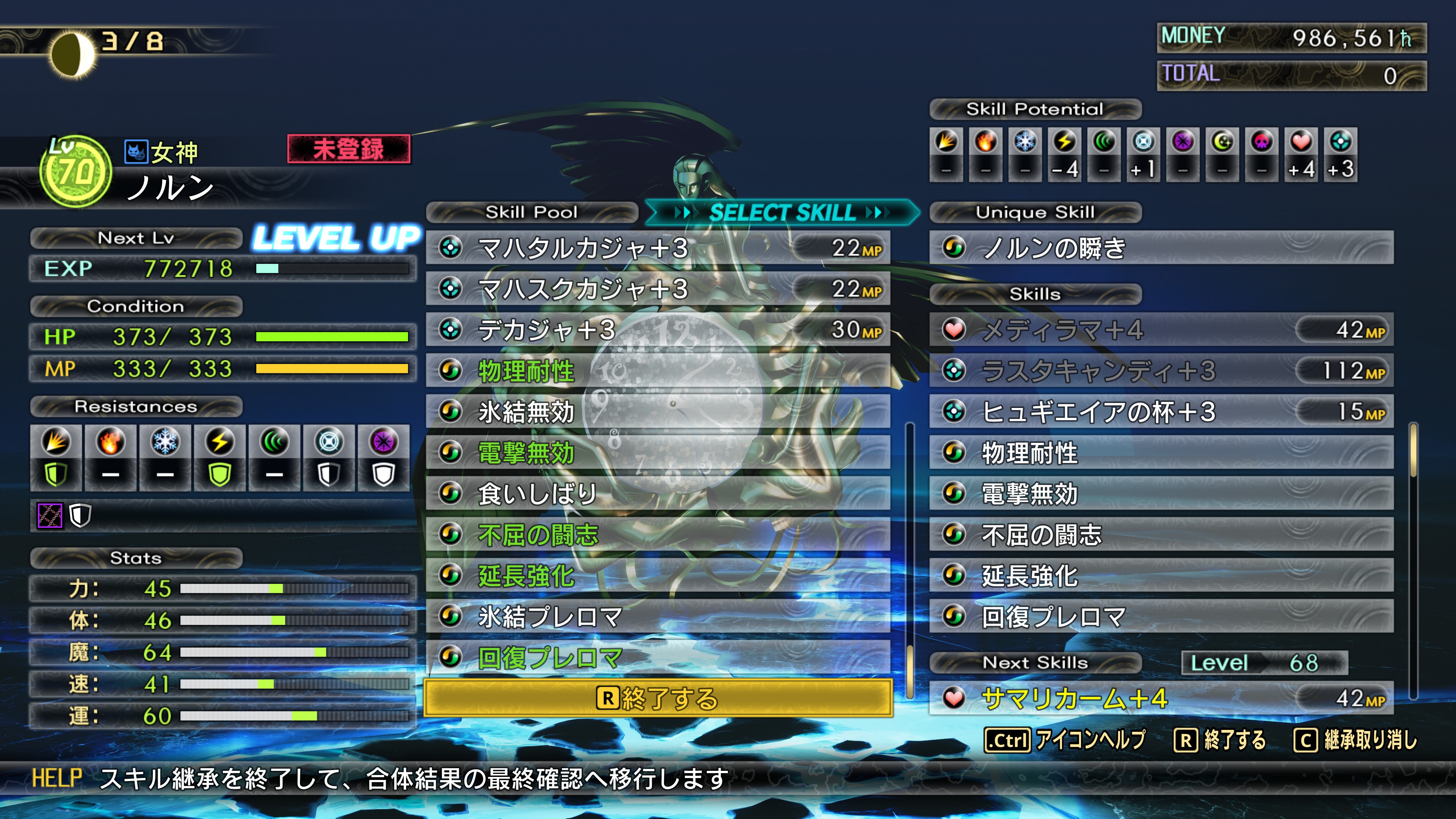Choose green 不屈の闘志 in the Skill Pool
The height and width of the screenshot is (819, 1456).
pyautogui.click(x=657, y=535)
